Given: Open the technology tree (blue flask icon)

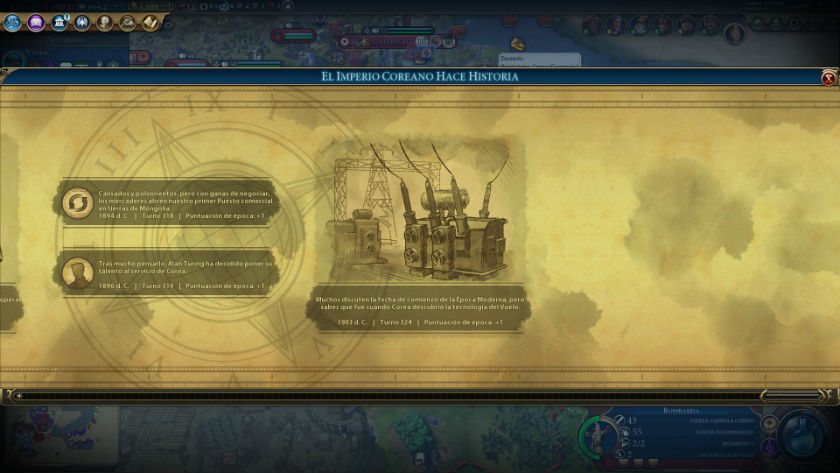Looking at the screenshot, I should pyautogui.click(x=12, y=22).
